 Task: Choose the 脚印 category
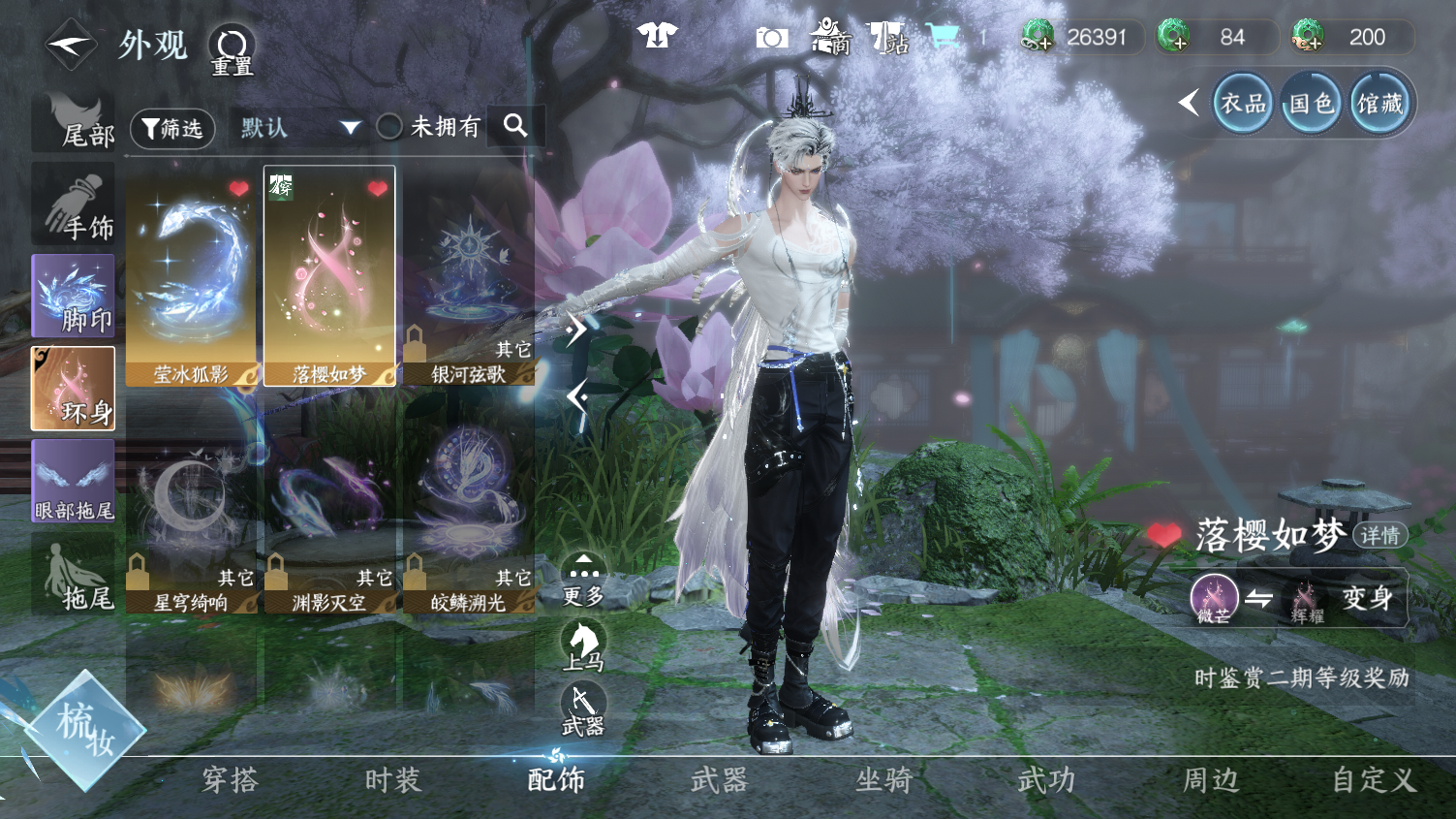click(x=74, y=297)
